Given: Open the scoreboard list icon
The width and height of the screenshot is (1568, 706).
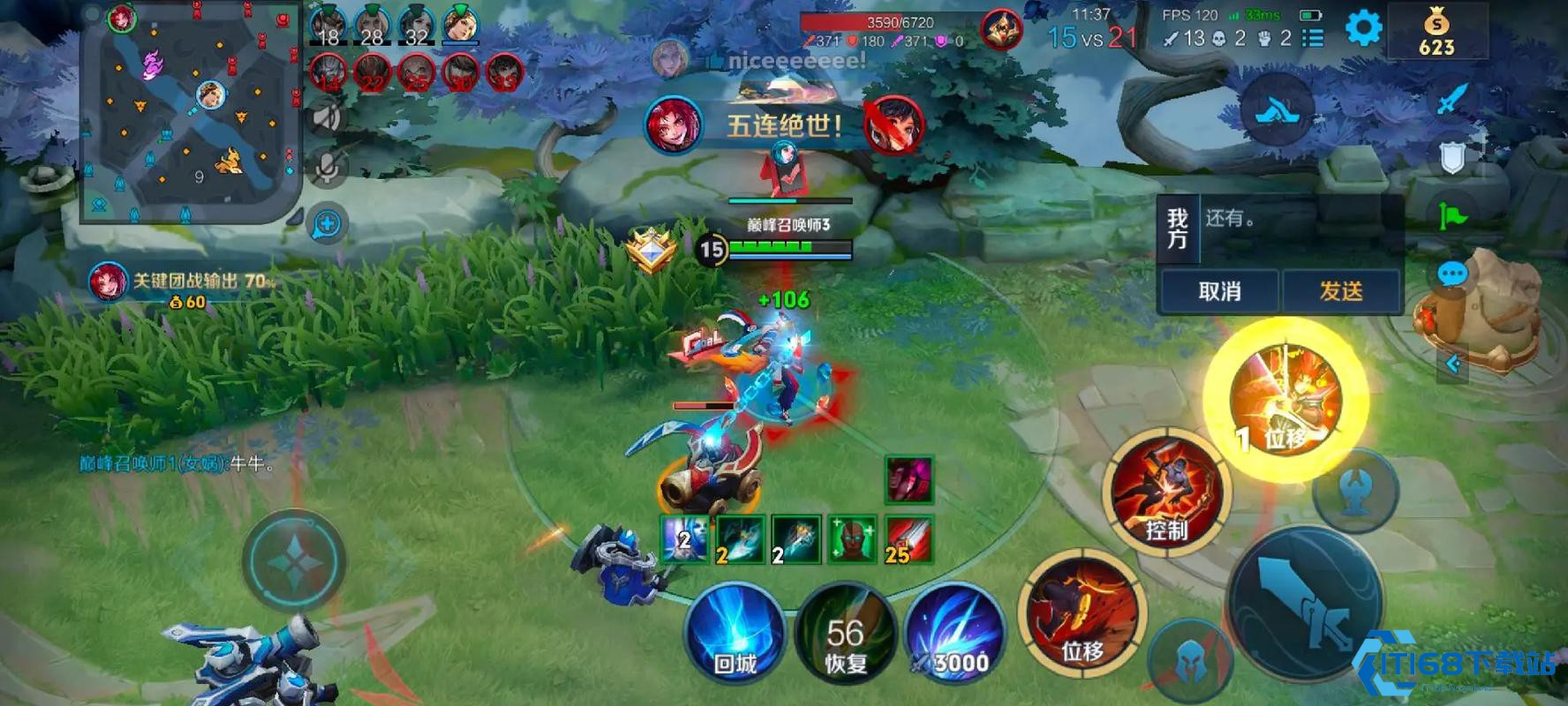Looking at the screenshot, I should click(1314, 38).
